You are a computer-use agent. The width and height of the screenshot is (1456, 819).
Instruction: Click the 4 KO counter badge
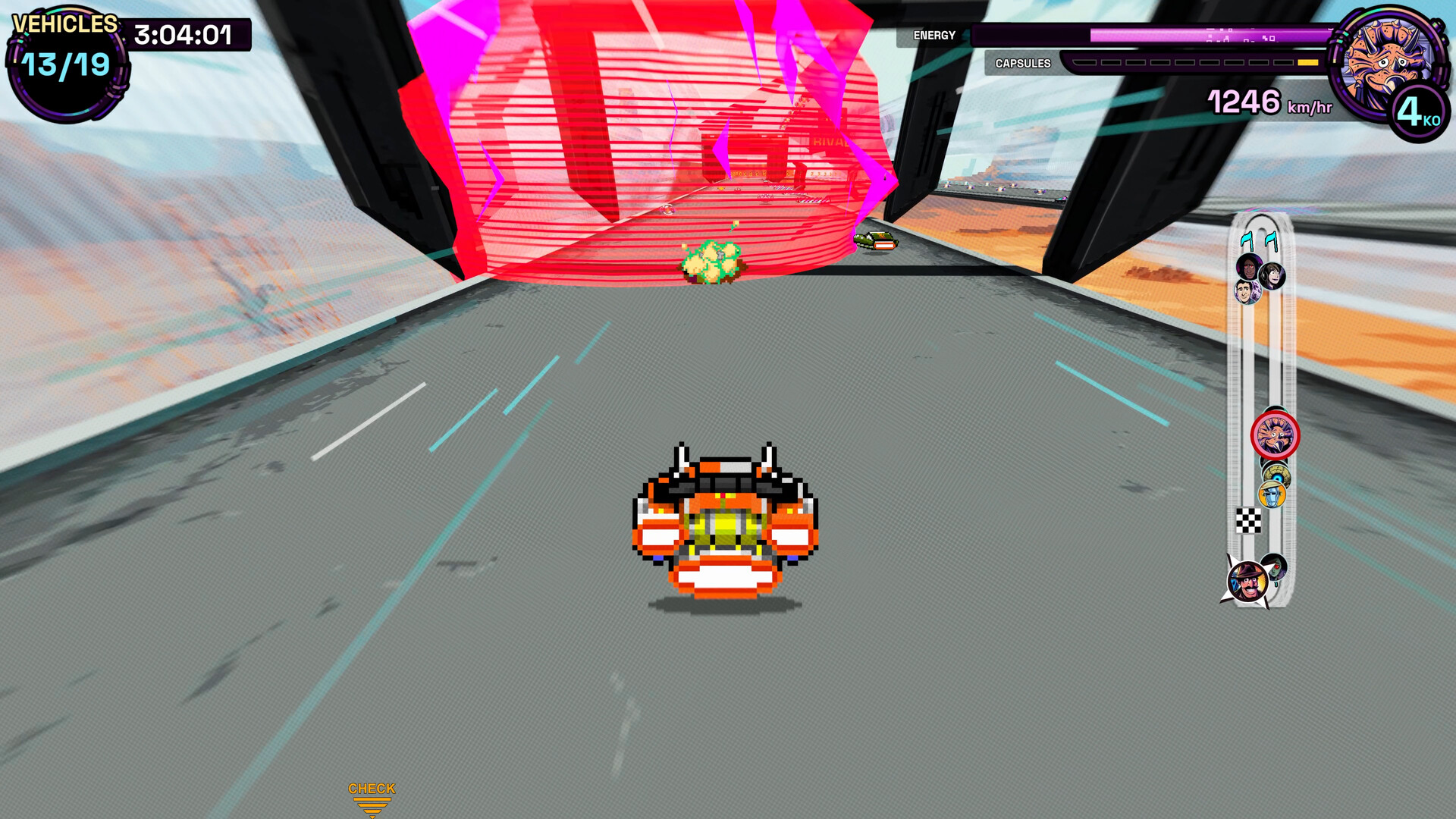[1420, 110]
